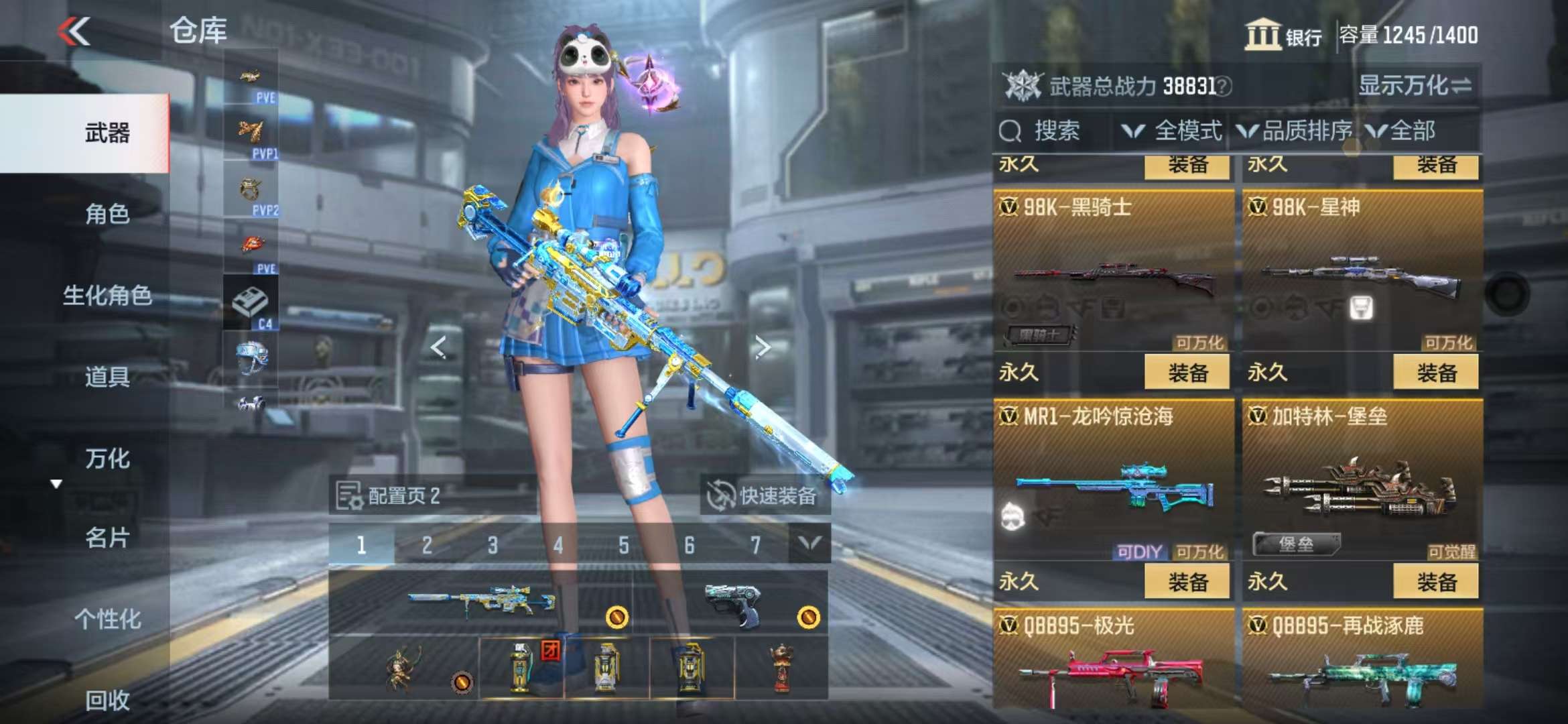Open the 生化角色 category

[107, 295]
